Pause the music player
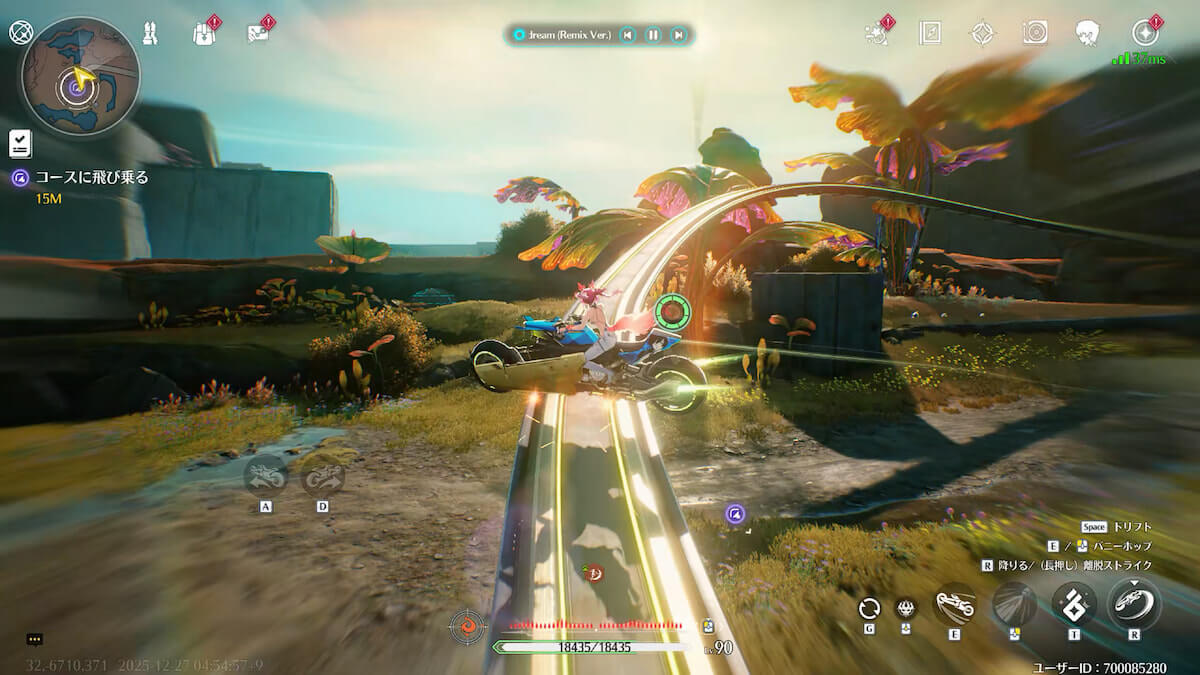This screenshot has width=1200, height=675. [653, 35]
